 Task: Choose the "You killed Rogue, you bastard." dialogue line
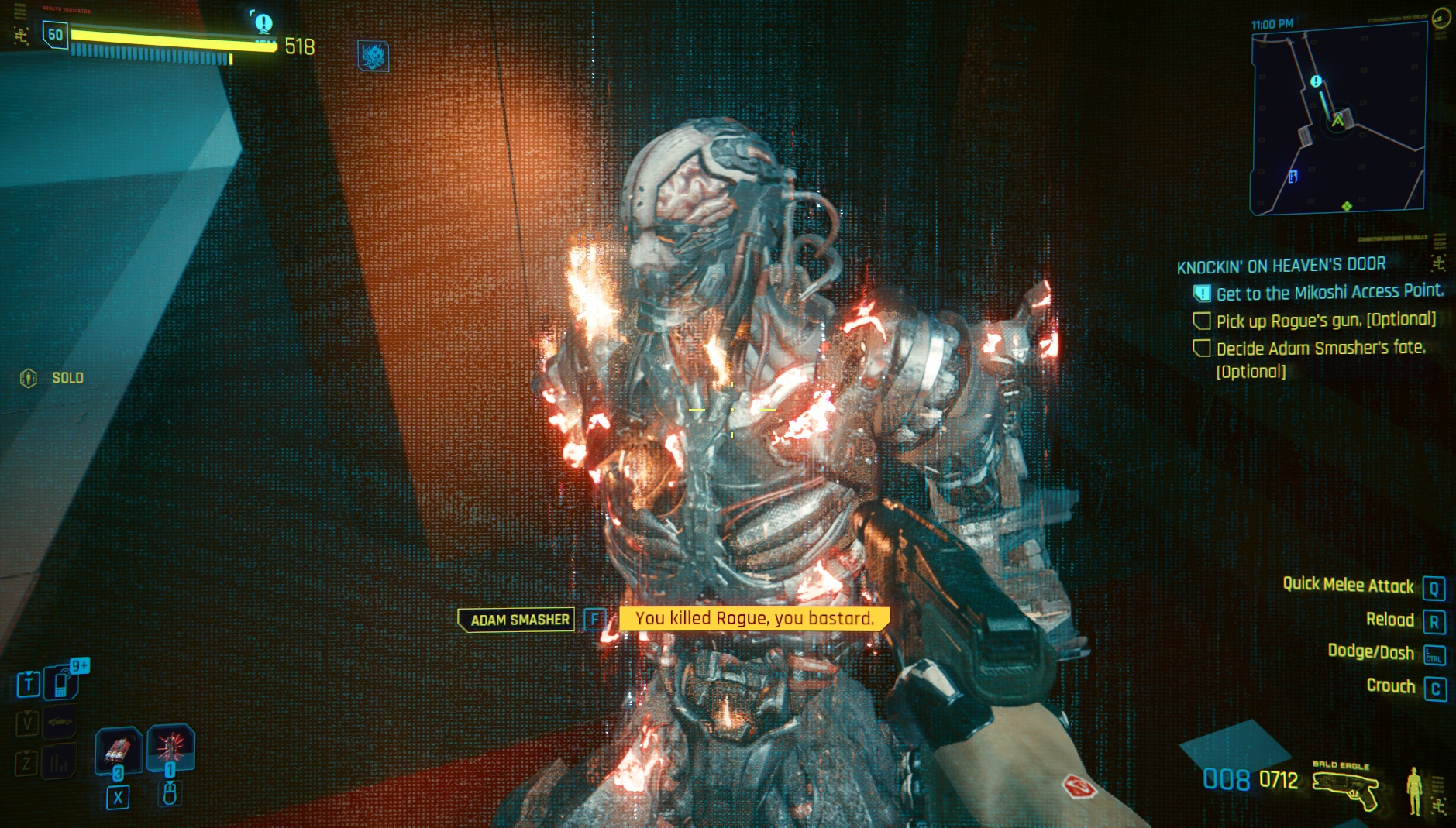point(754,619)
